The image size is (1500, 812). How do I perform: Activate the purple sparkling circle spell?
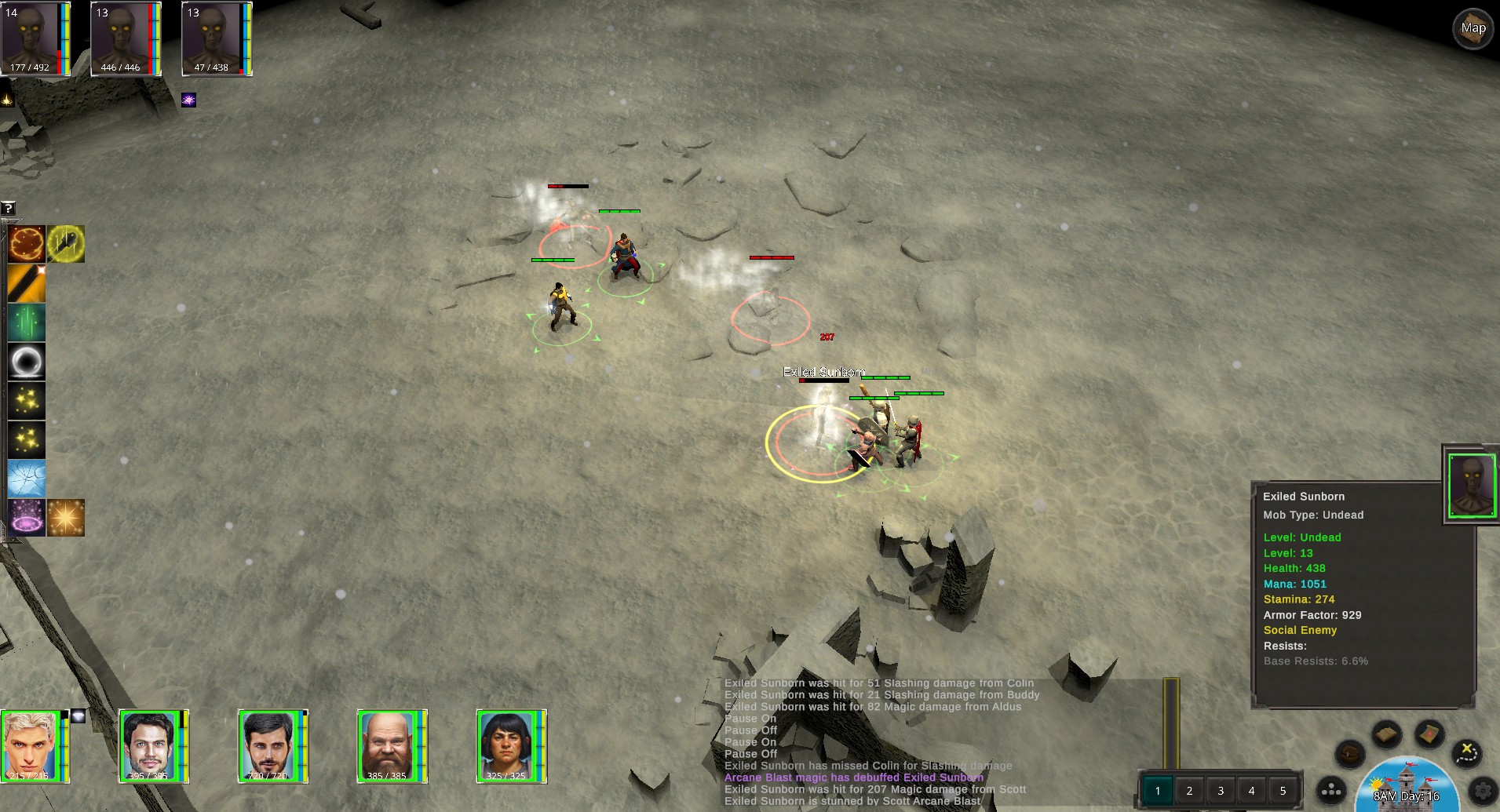tap(27, 518)
